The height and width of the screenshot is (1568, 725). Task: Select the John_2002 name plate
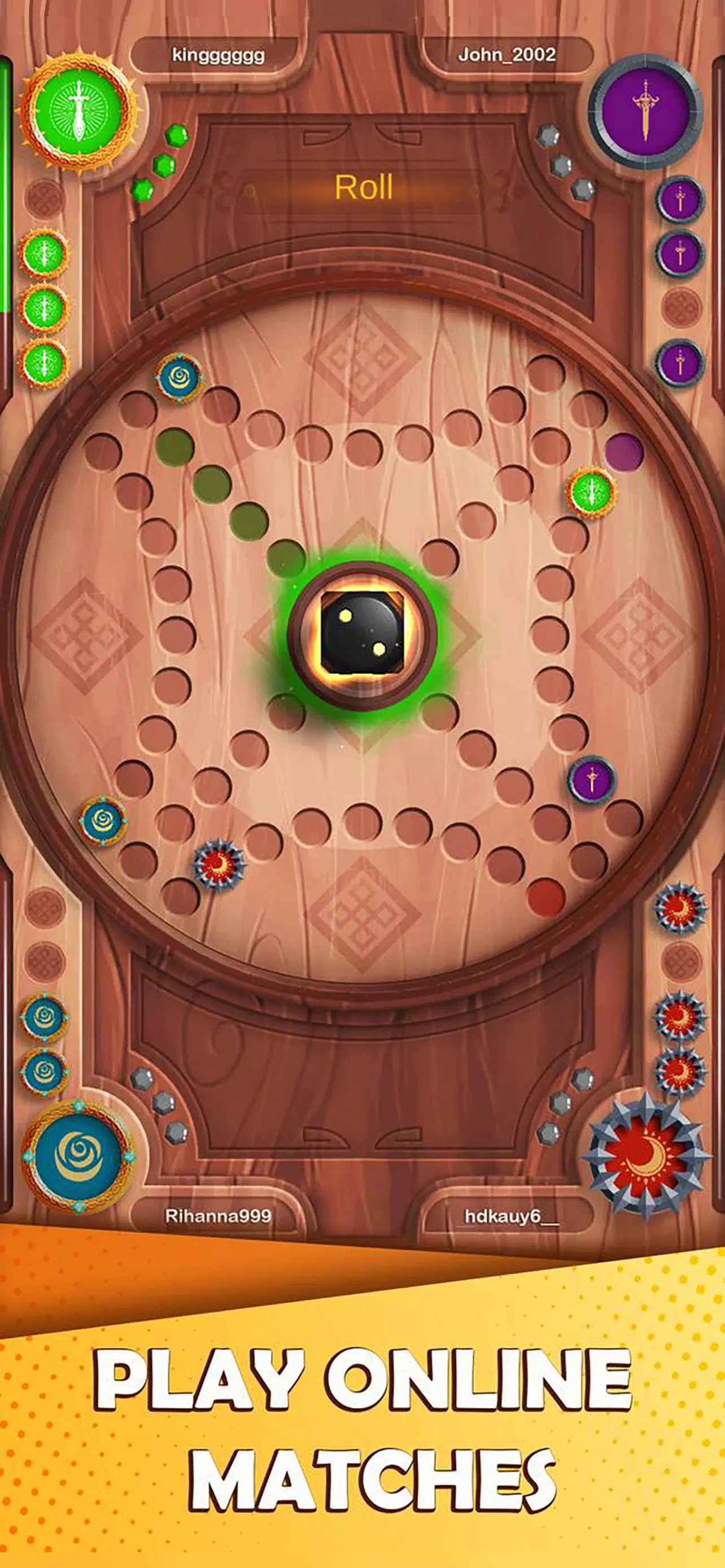click(507, 54)
